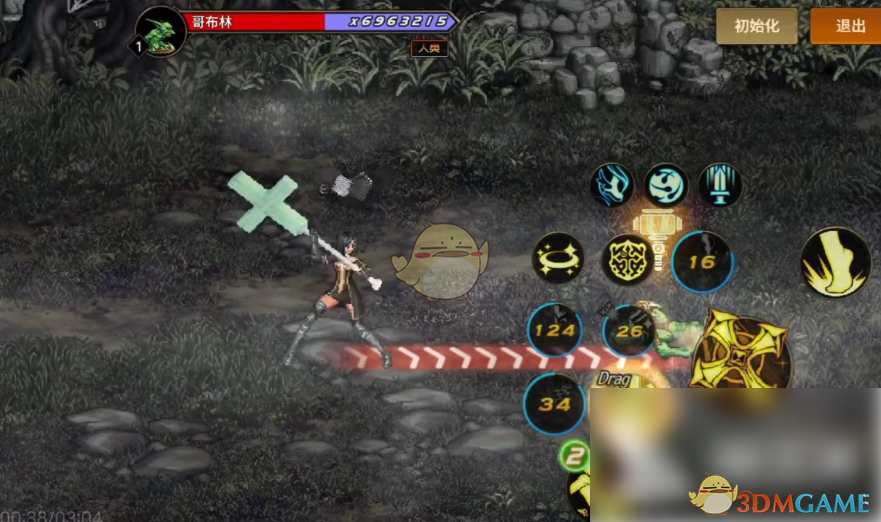The width and height of the screenshot is (881, 522).
Task: Click the 初始化 reset button
Action: [x=756, y=26]
